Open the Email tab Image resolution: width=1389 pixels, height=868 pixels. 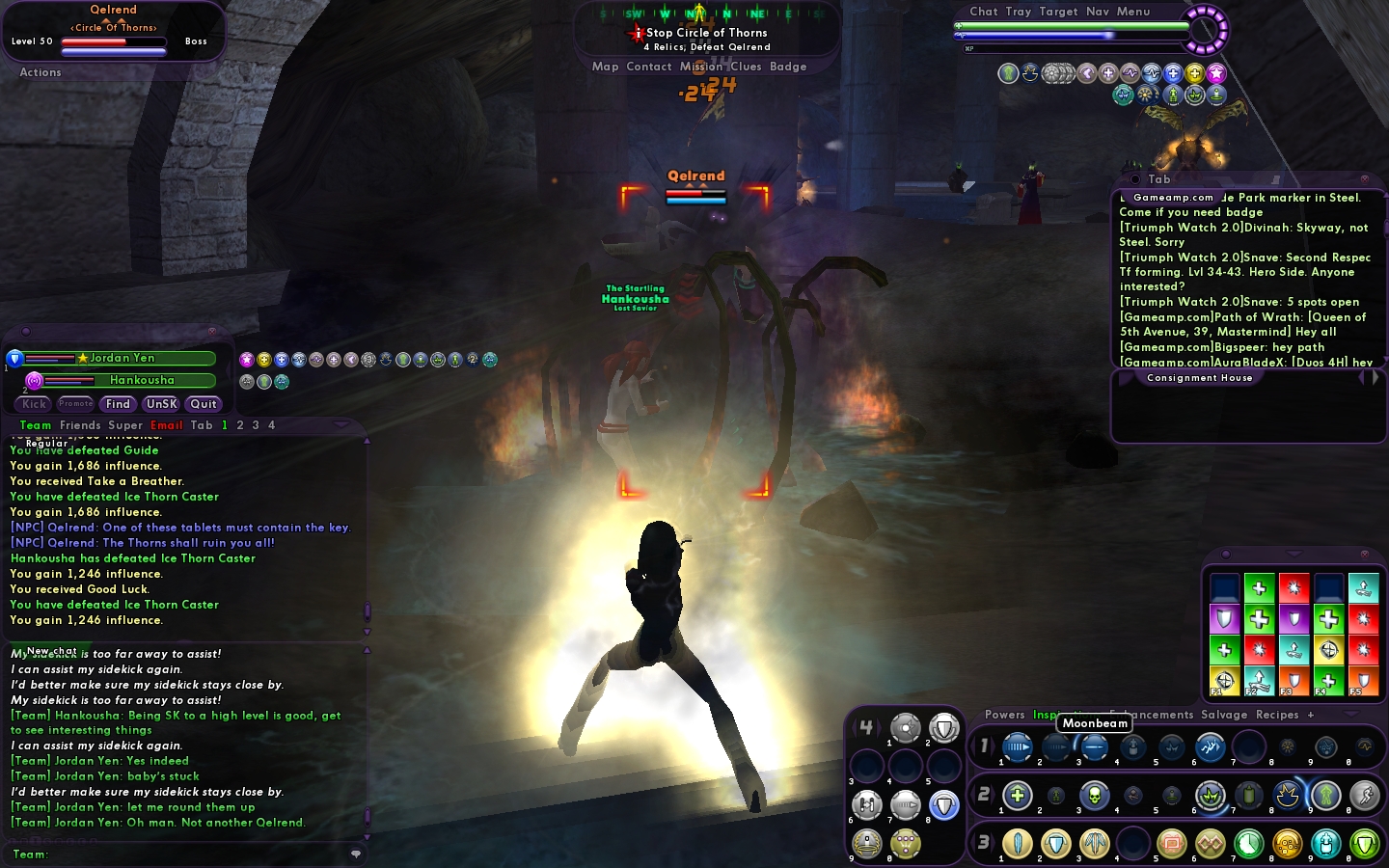[x=166, y=425]
